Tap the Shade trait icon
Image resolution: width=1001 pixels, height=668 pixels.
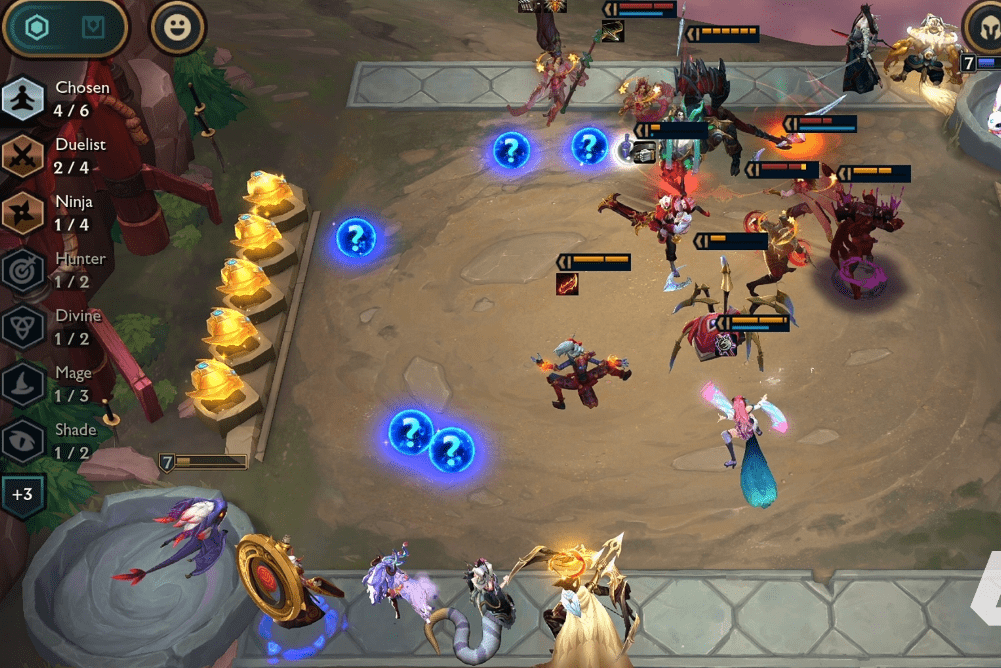click(x=22, y=440)
